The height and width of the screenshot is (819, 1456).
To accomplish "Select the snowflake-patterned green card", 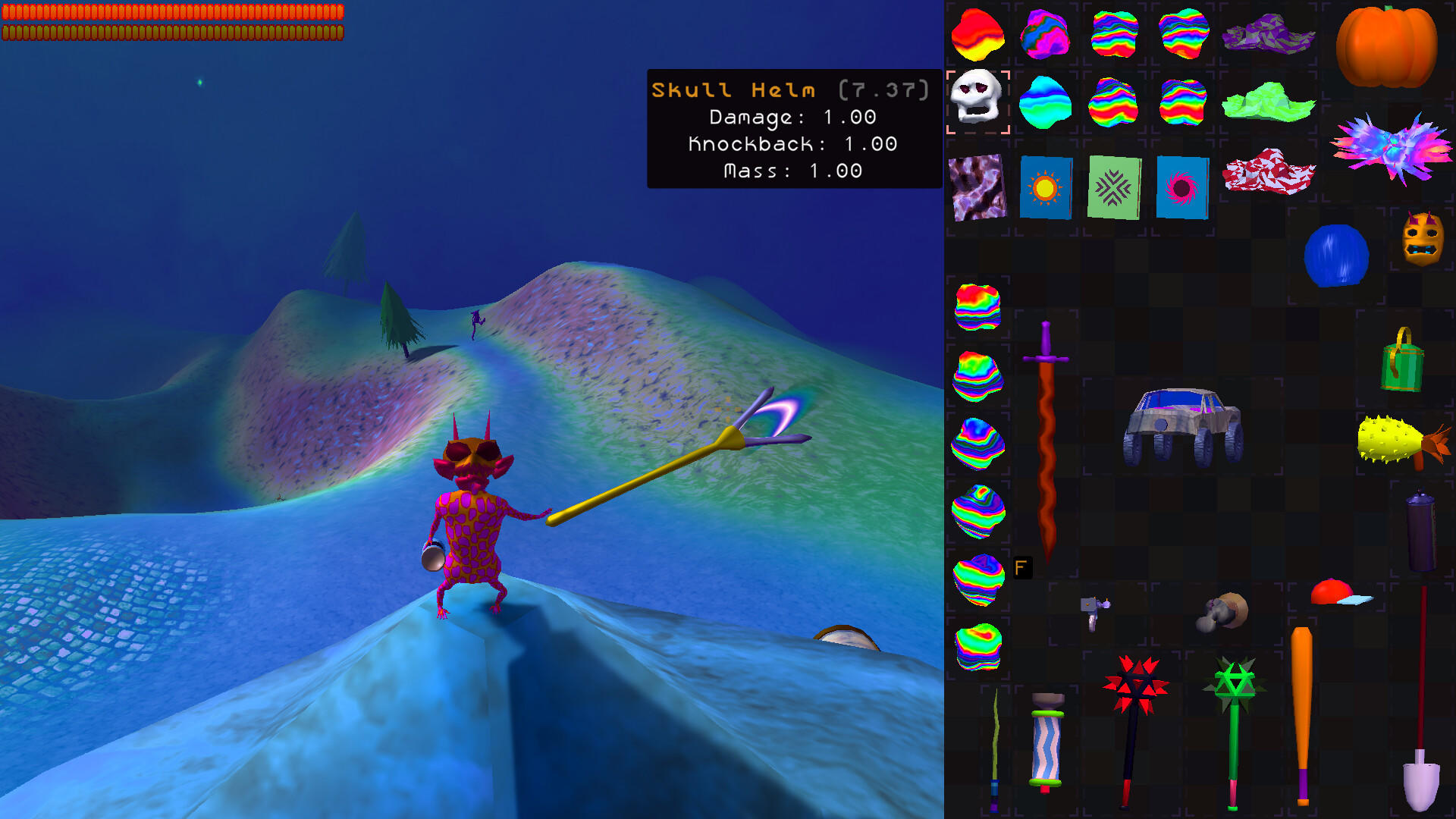I will (1113, 186).
